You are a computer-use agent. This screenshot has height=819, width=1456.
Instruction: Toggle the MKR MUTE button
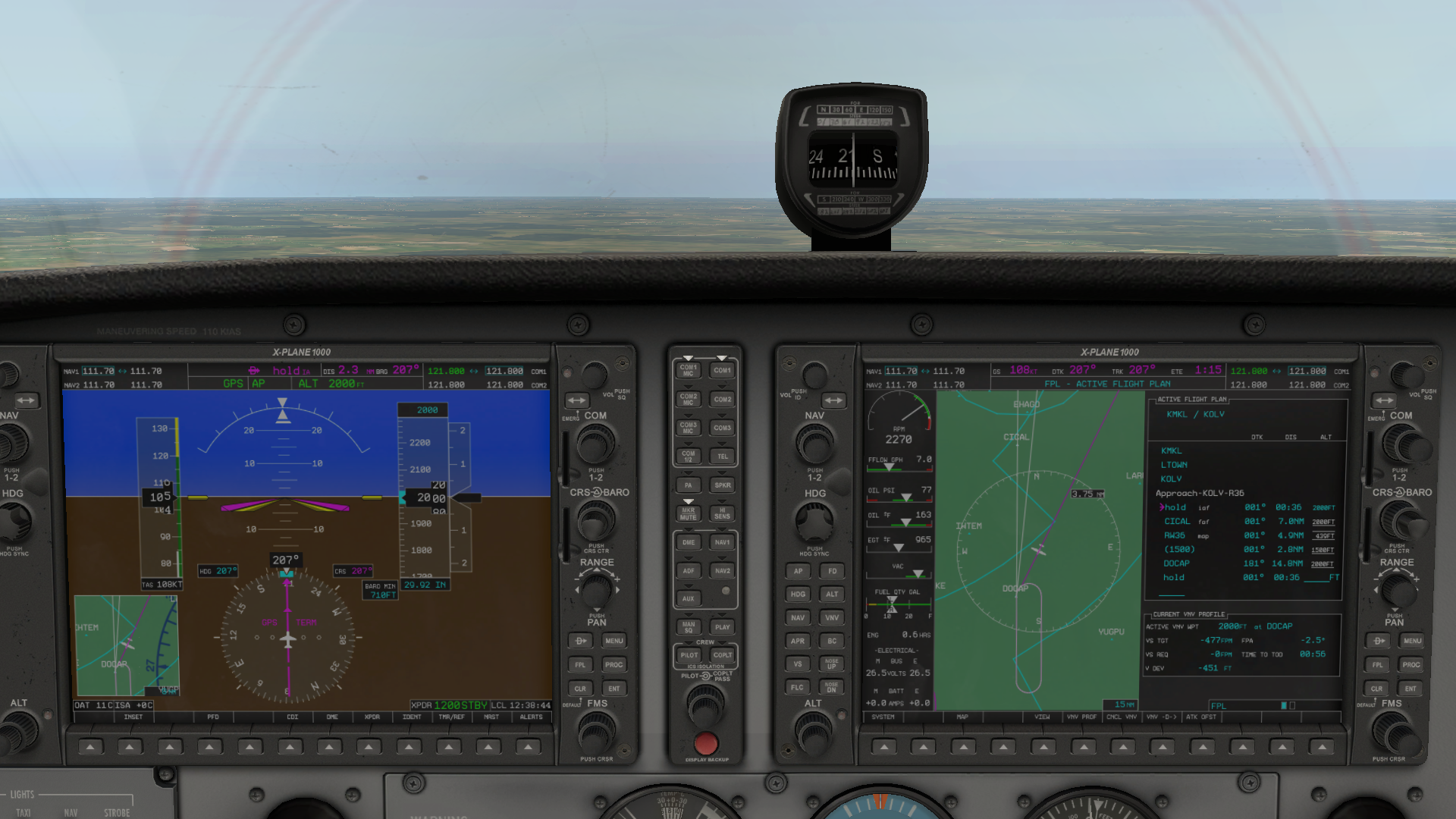[x=688, y=514]
